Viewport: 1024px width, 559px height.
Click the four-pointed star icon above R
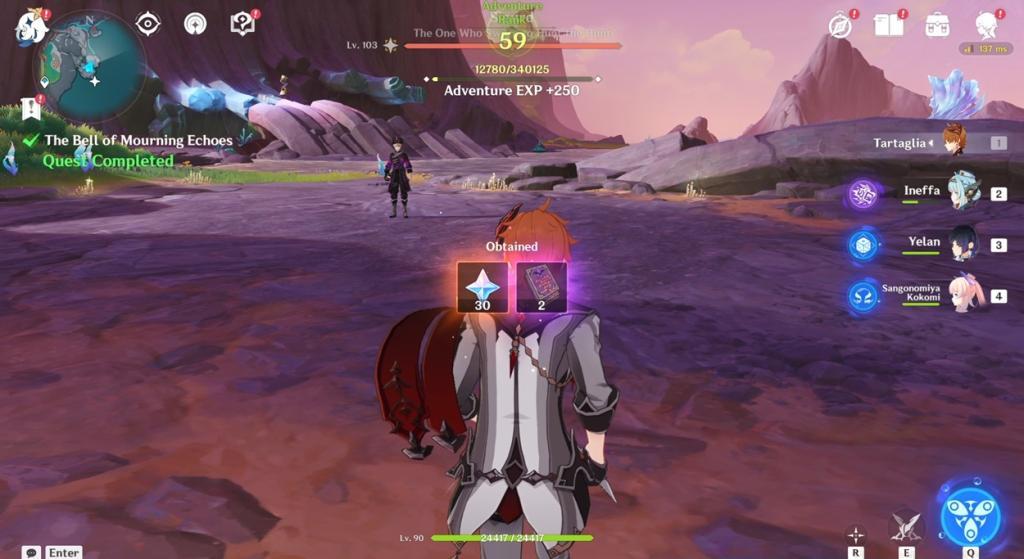[x=855, y=534]
